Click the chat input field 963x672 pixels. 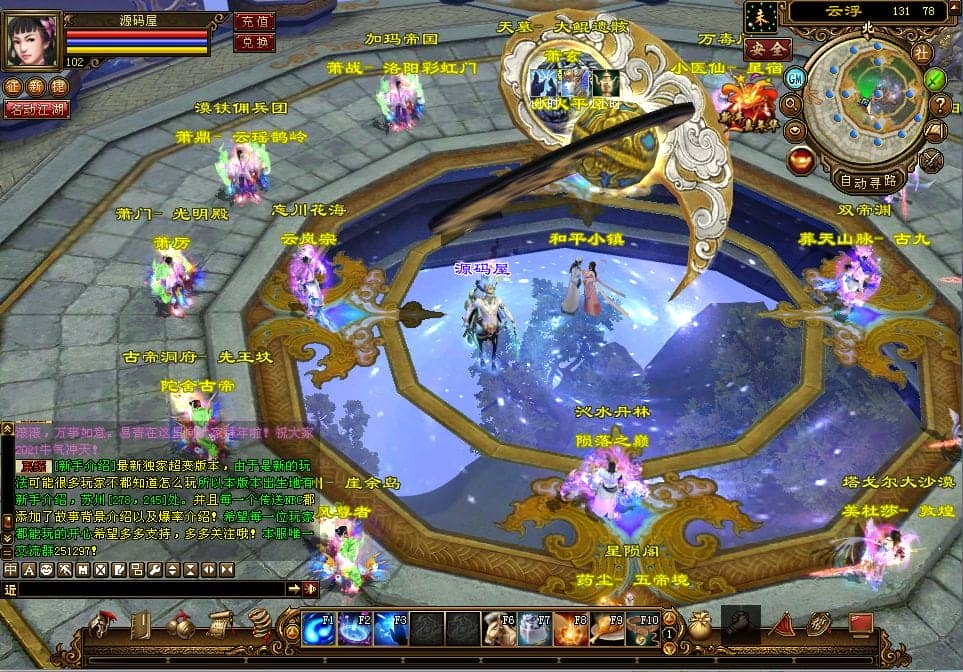point(150,590)
